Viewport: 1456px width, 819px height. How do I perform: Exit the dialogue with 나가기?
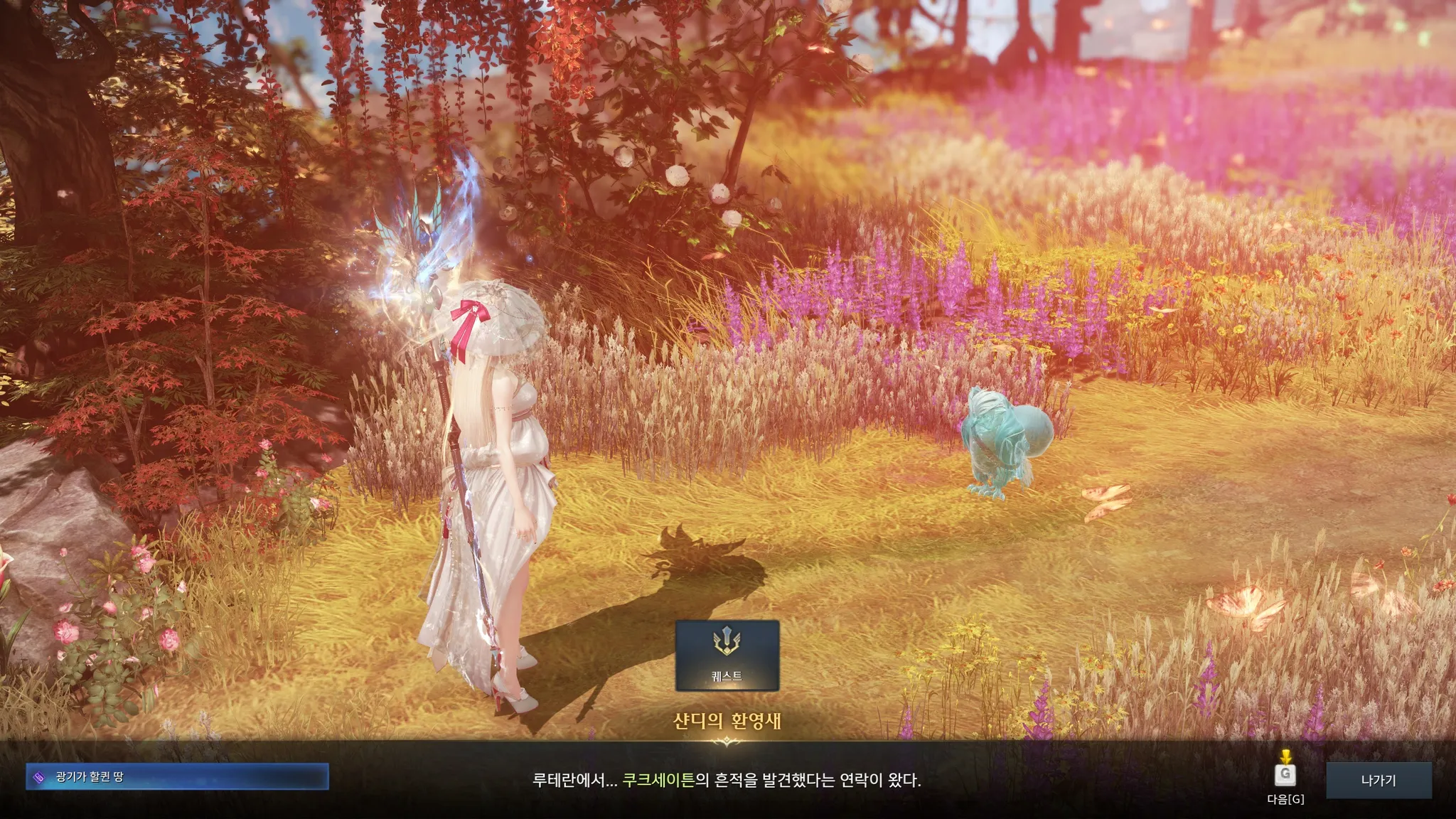pyautogui.click(x=1378, y=781)
